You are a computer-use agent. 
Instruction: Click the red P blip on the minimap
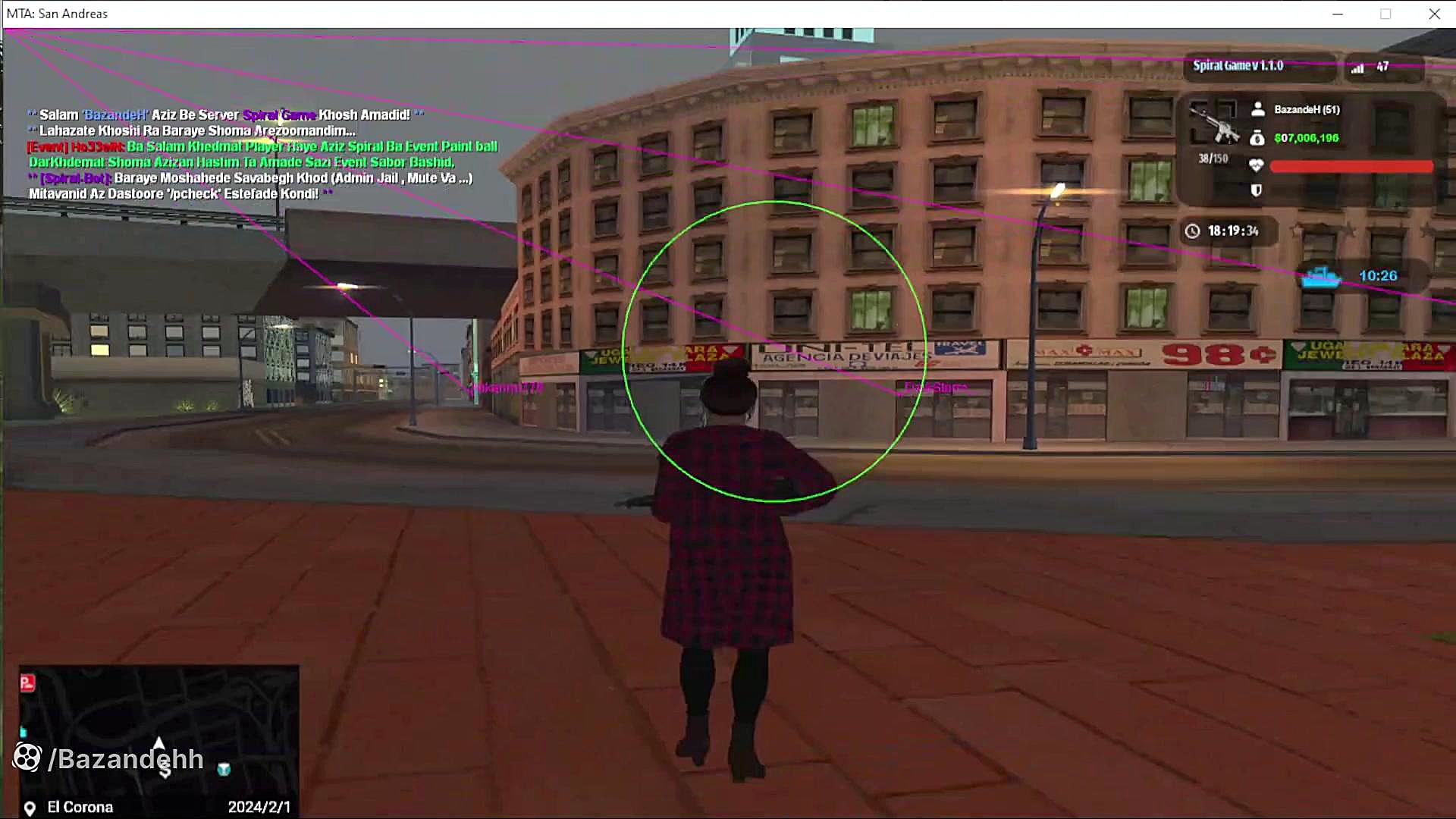[27, 682]
